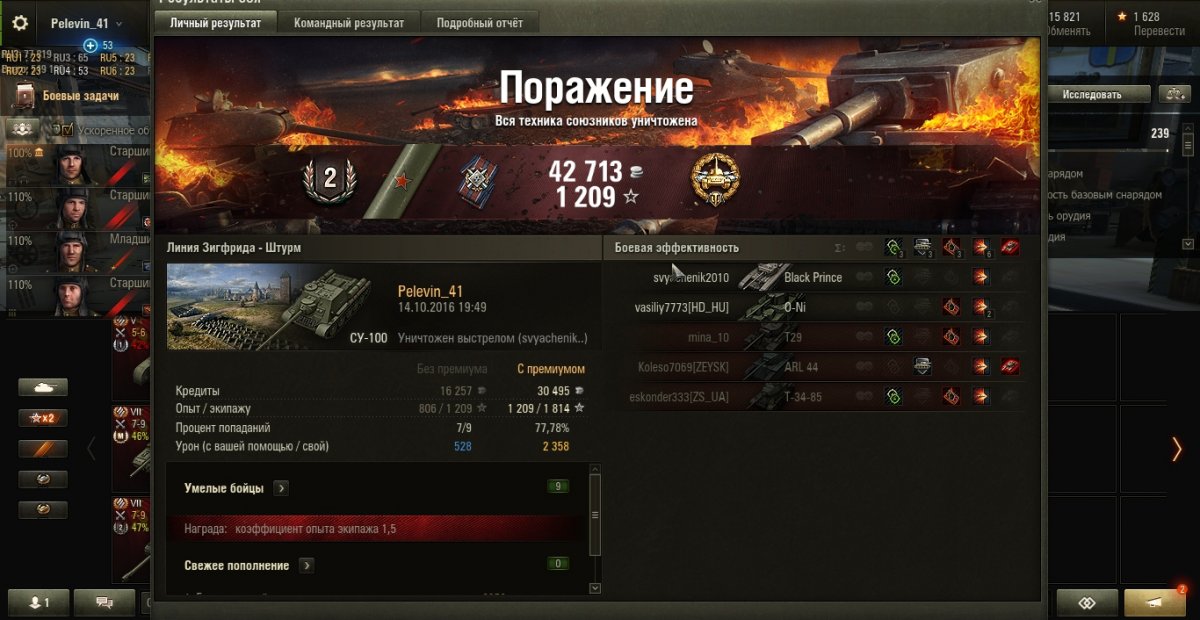
Task: Open the Подробный отчёт tab
Action: tap(480, 22)
